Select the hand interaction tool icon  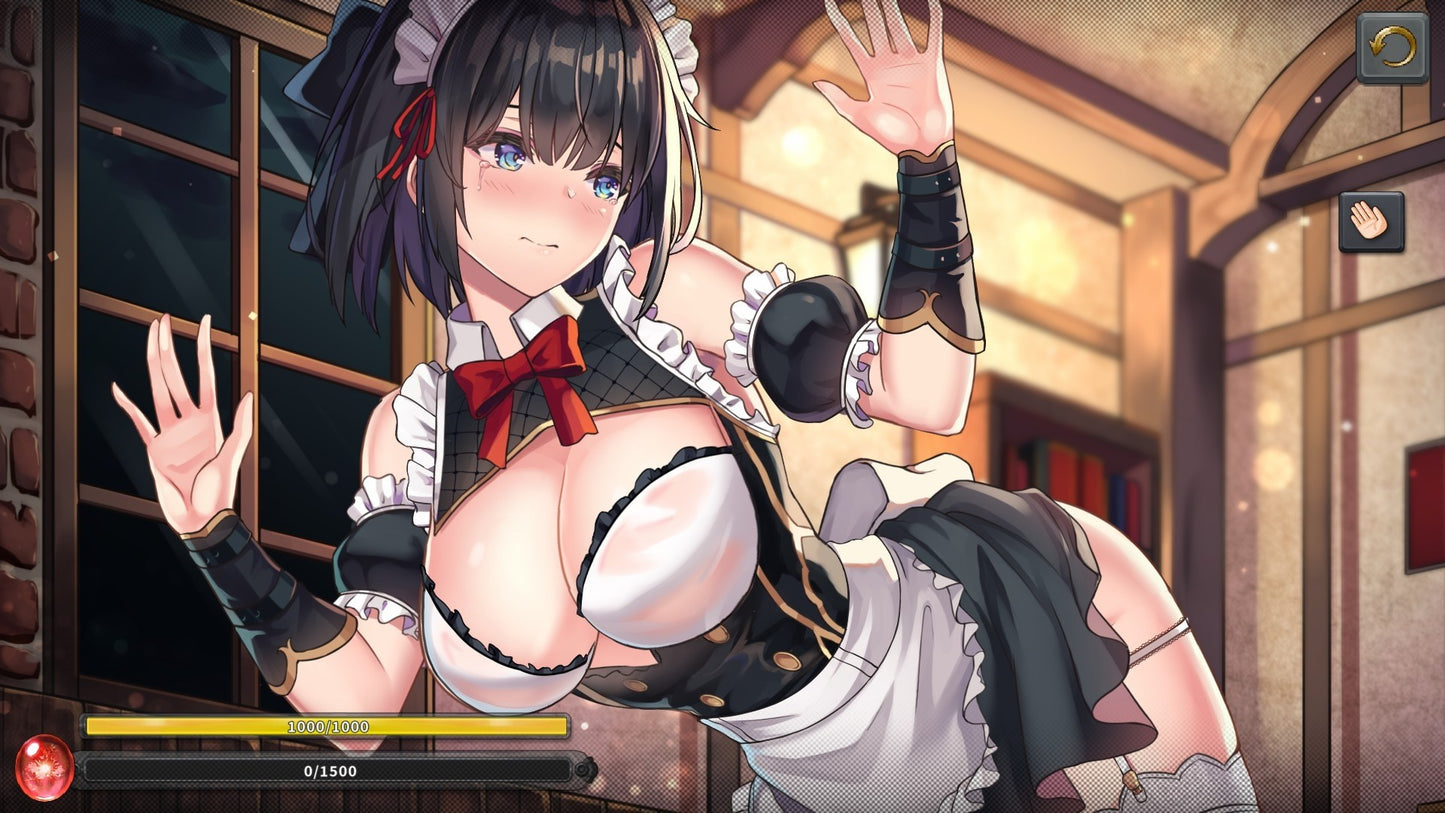(x=1371, y=219)
